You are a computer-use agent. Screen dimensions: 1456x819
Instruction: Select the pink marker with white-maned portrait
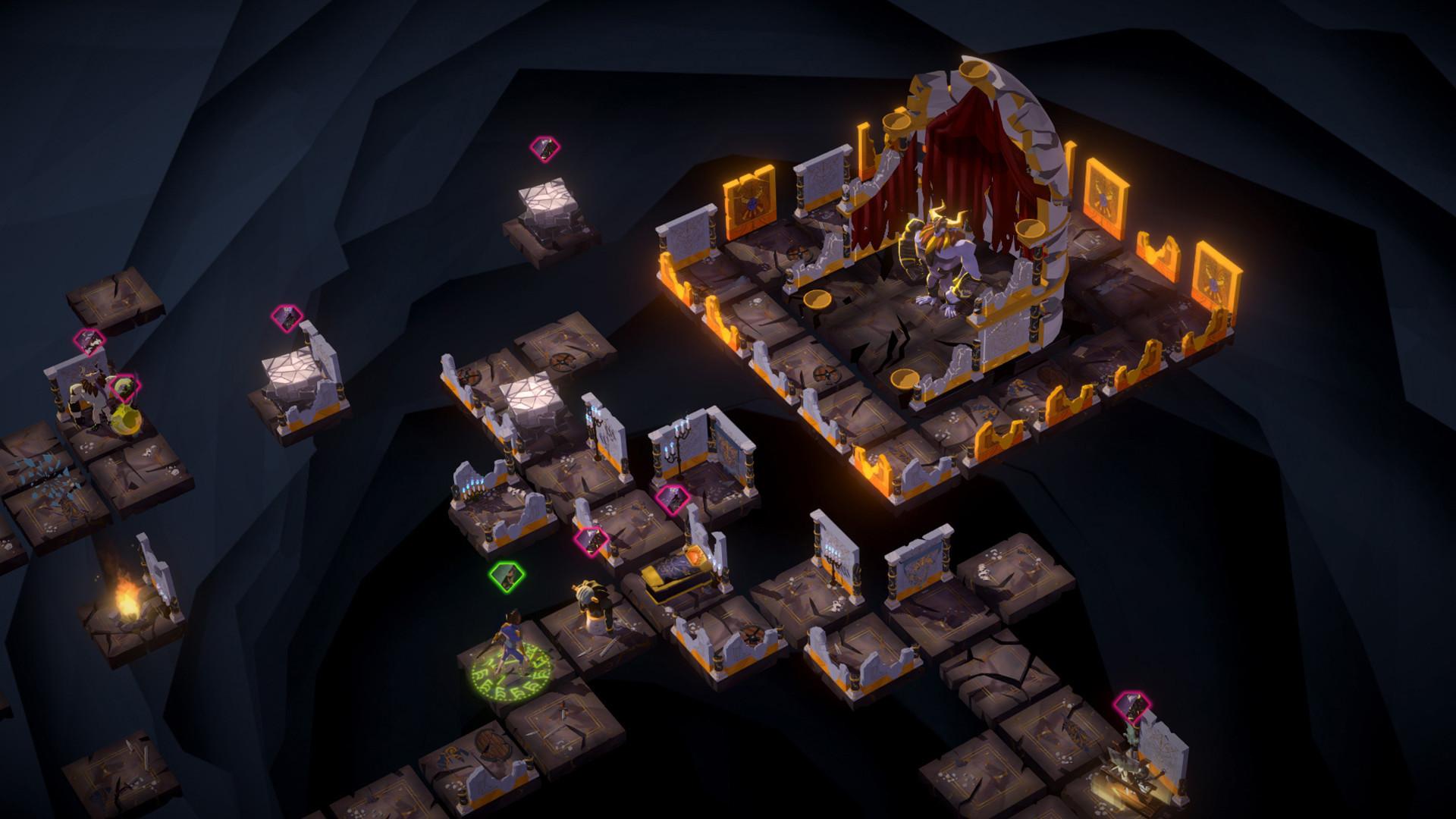[90, 342]
